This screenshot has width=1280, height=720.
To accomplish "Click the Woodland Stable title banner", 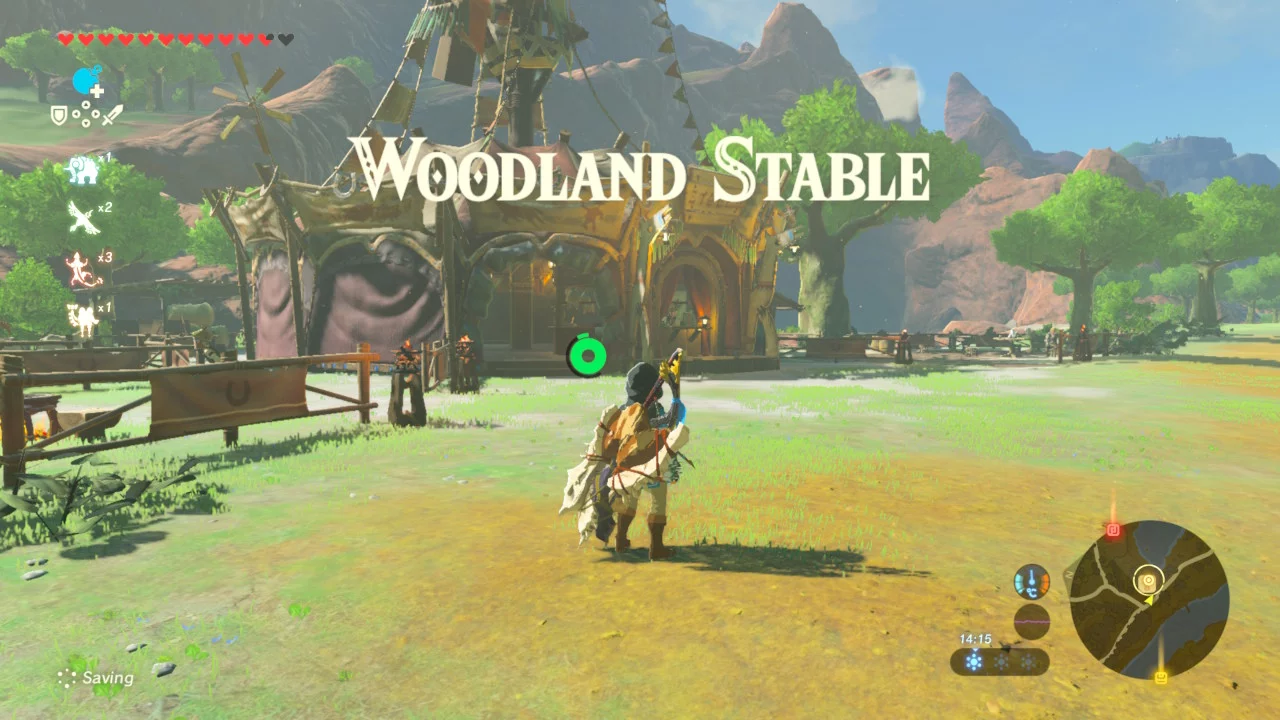I will pos(640,170).
